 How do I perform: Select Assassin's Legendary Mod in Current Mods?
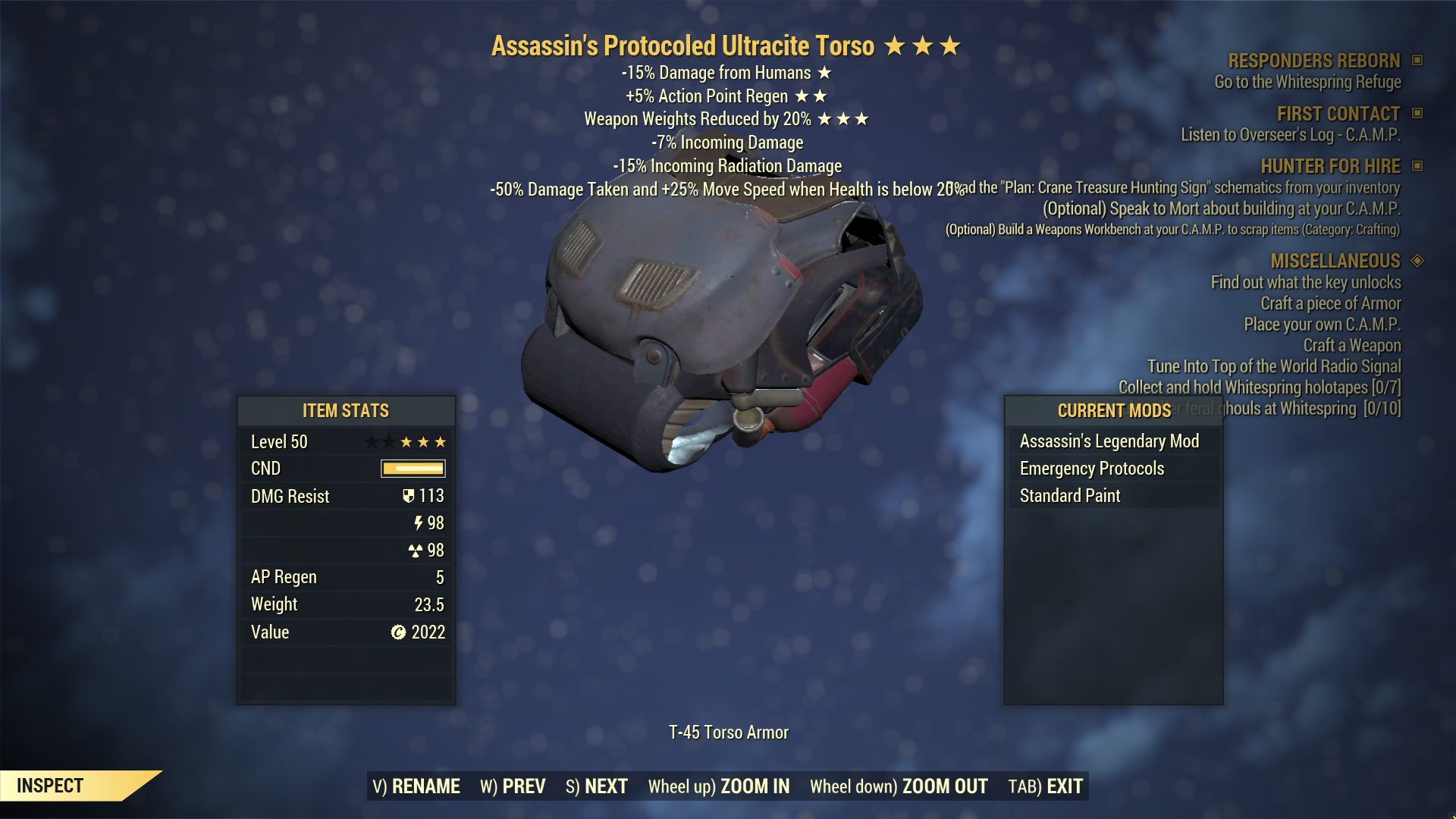pyautogui.click(x=1109, y=441)
